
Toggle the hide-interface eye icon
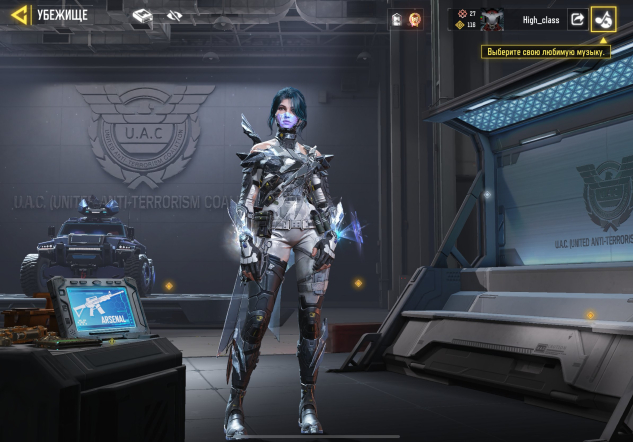tap(174, 16)
